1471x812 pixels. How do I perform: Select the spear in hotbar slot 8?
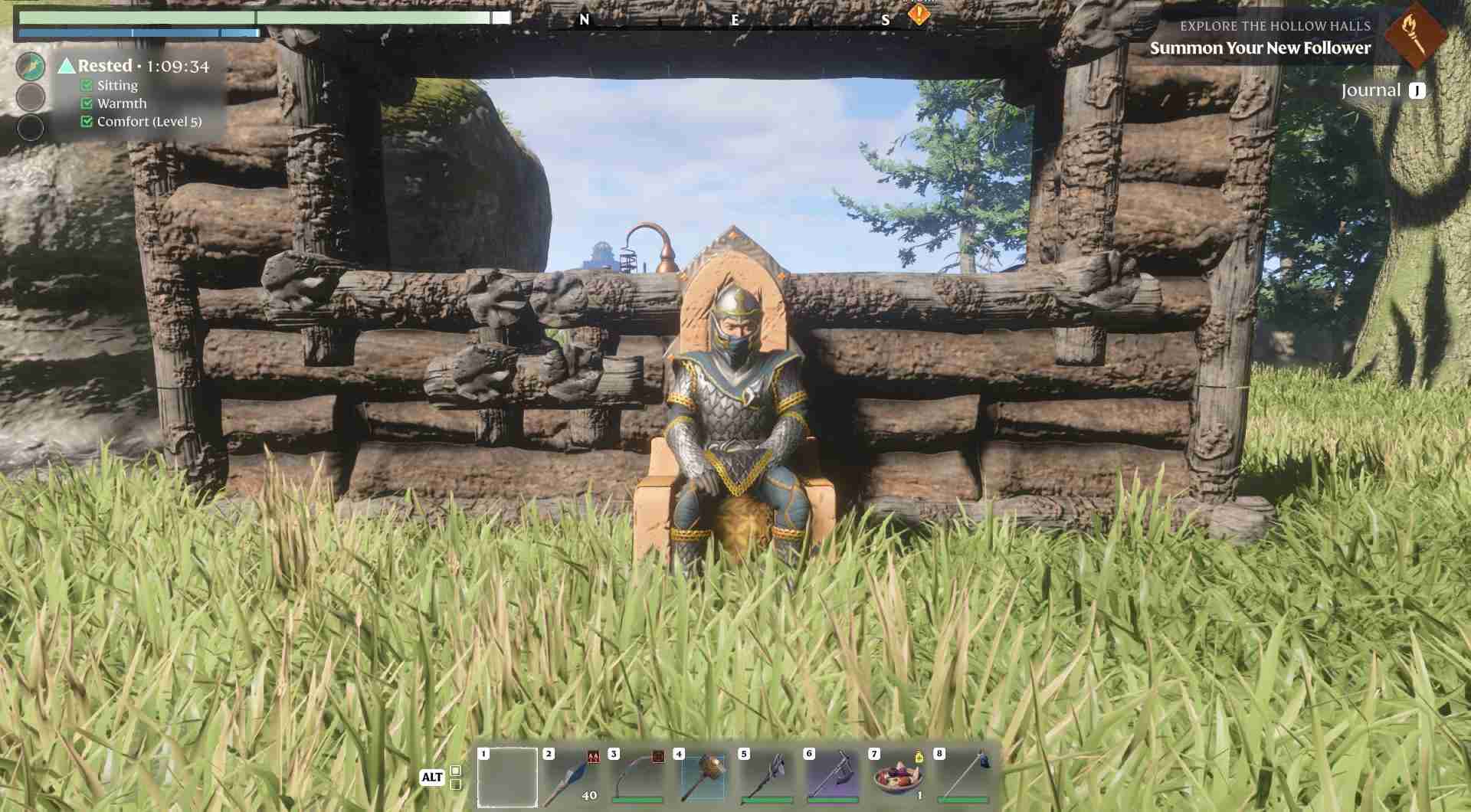click(x=962, y=779)
